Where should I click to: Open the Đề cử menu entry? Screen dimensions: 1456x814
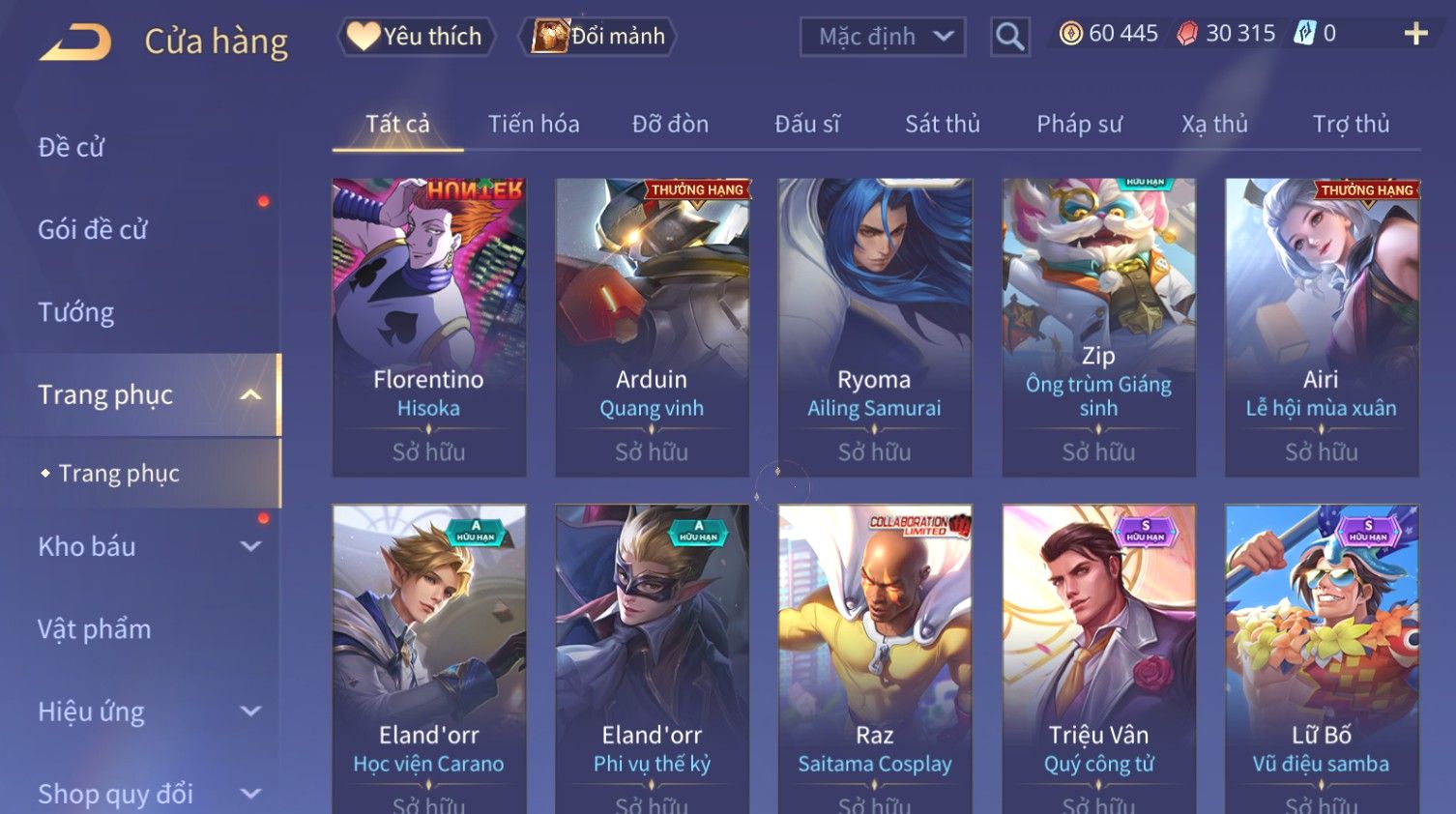[x=72, y=147]
